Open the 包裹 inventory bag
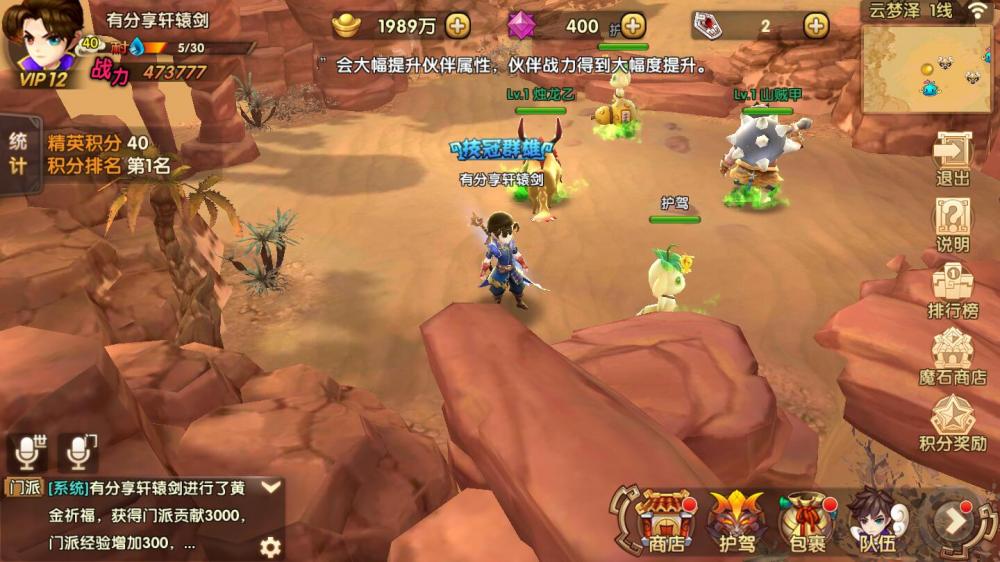This screenshot has height=562, width=1000. pos(807,522)
